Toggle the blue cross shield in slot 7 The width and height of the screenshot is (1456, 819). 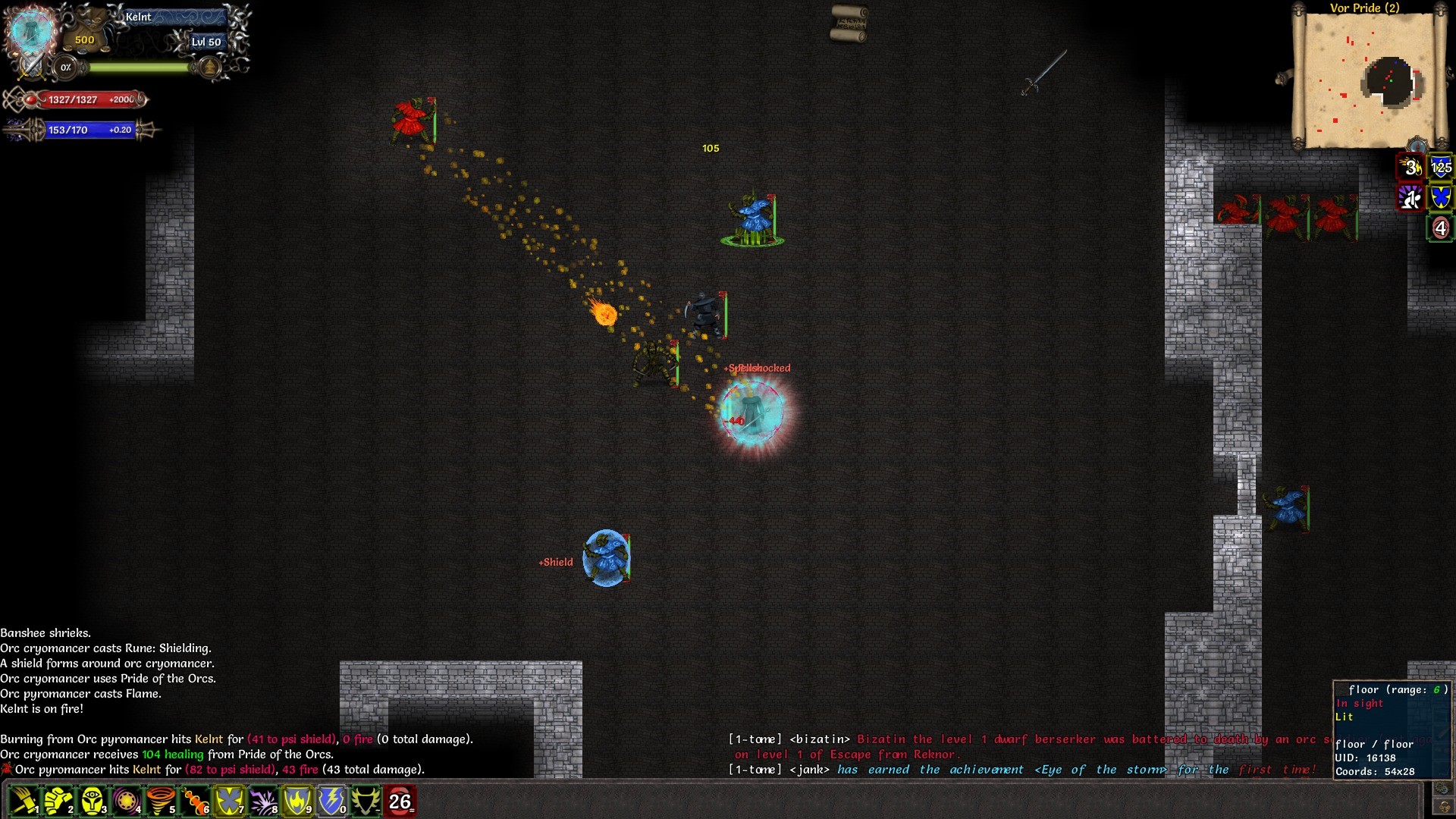[x=229, y=801]
